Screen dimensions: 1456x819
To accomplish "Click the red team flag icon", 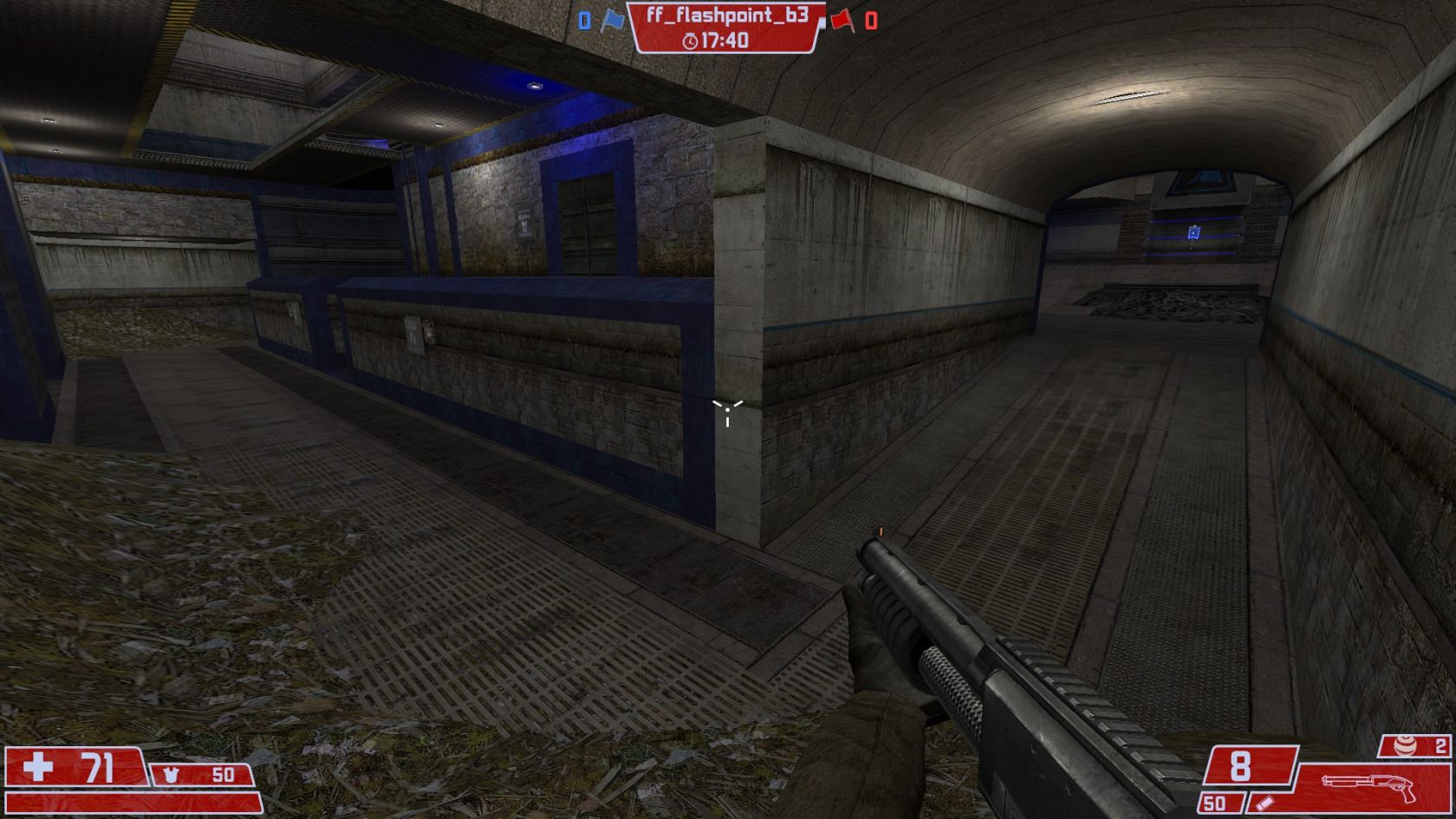I will click(x=842, y=20).
